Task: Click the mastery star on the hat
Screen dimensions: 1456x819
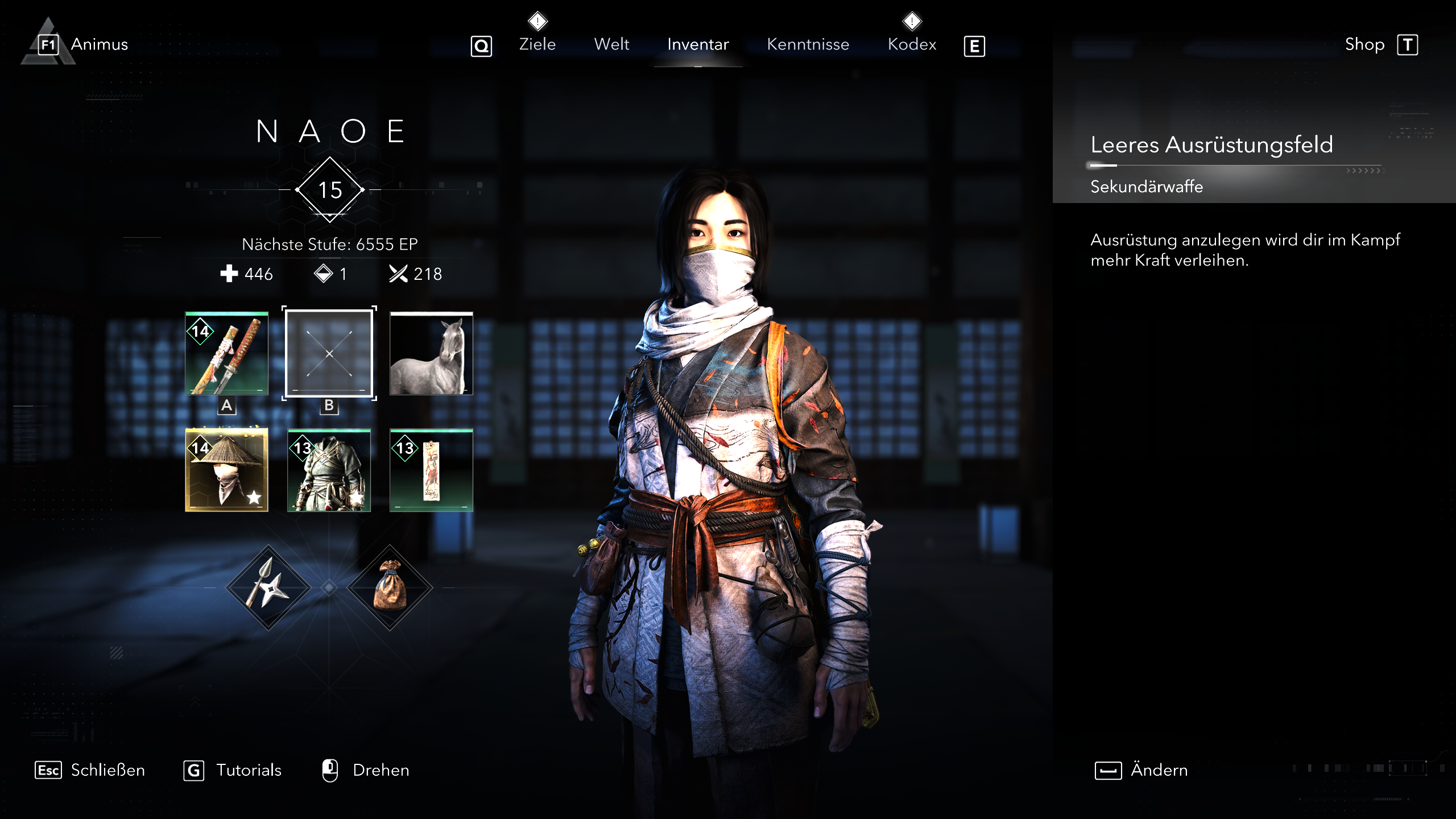Action: 254,498
